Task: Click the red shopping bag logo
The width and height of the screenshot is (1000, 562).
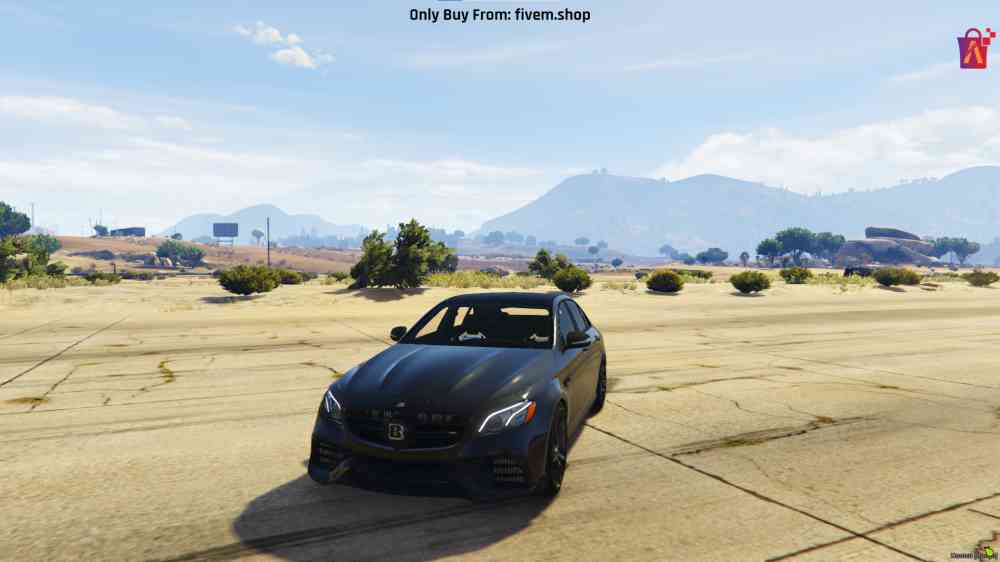Action: [x=975, y=48]
